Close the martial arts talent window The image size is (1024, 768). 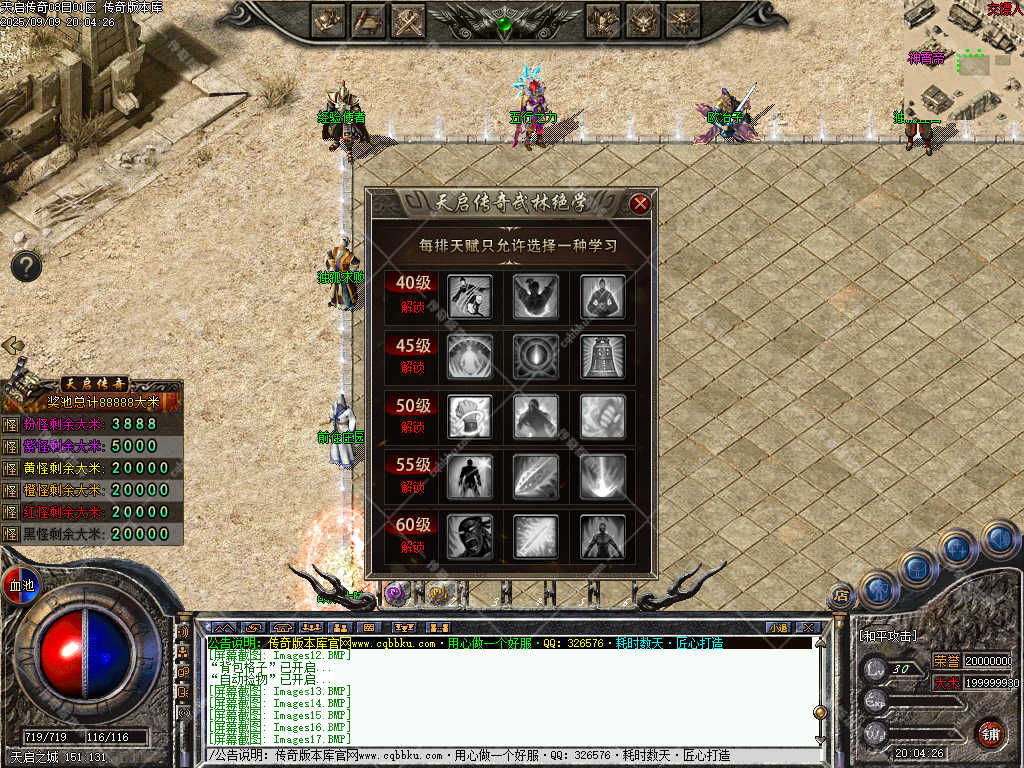tap(640, 204)
